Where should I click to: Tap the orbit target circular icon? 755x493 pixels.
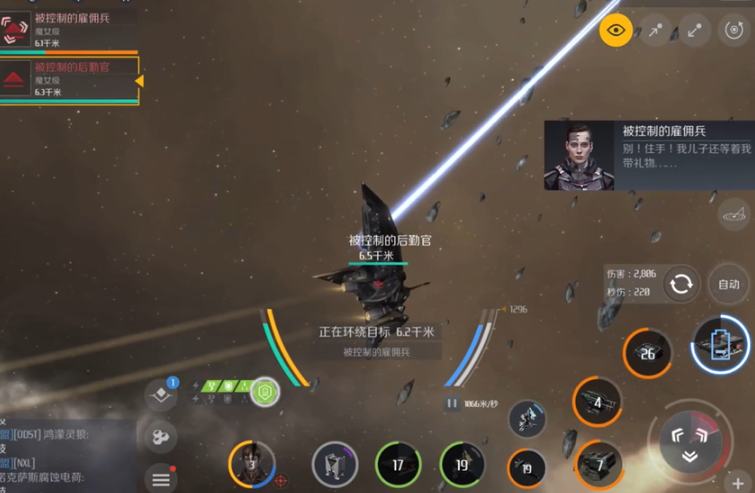[733, 30]
